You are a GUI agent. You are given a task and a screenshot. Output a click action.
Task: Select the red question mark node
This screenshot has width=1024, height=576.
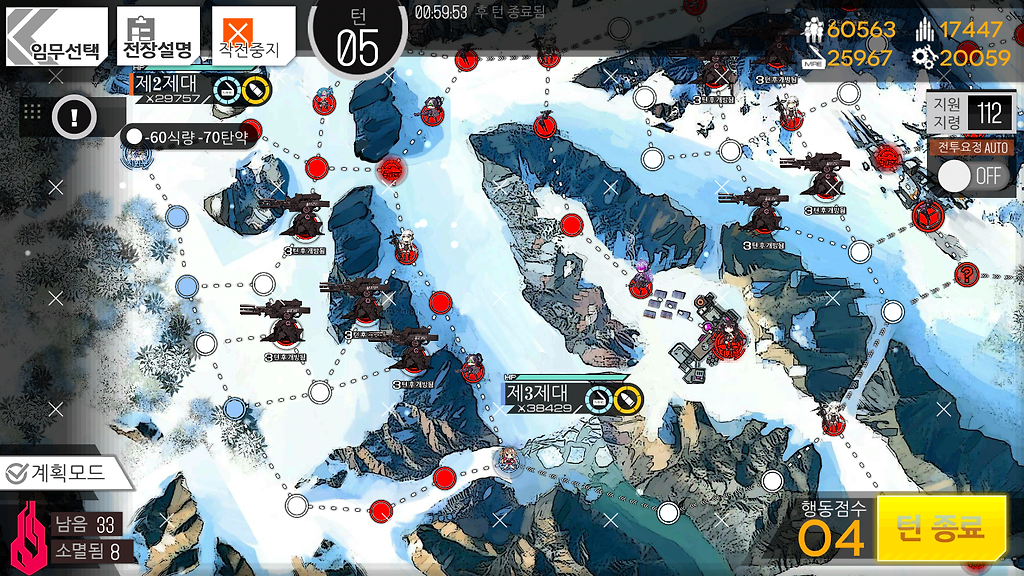tap(967, 273)
